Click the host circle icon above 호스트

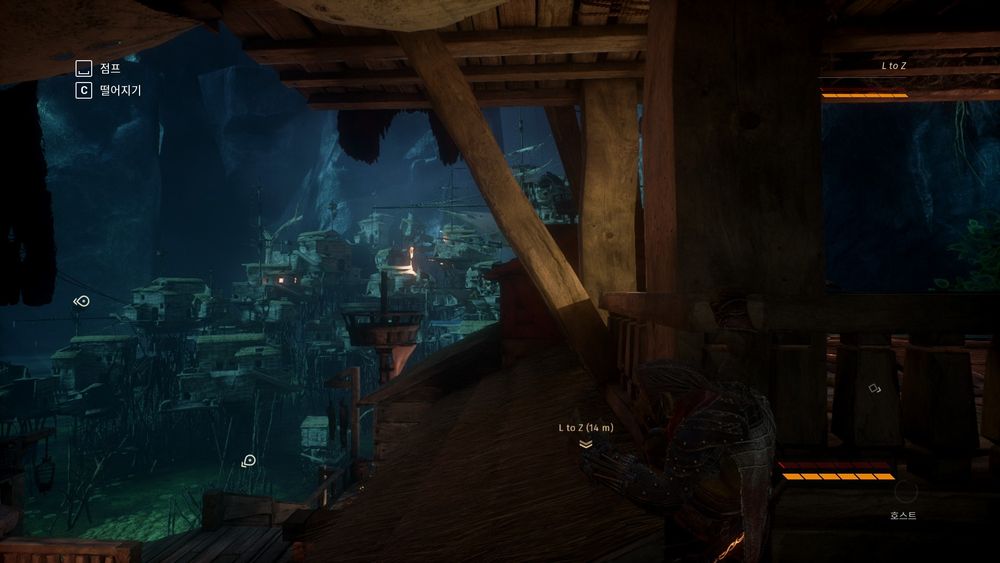coord(904,492)
